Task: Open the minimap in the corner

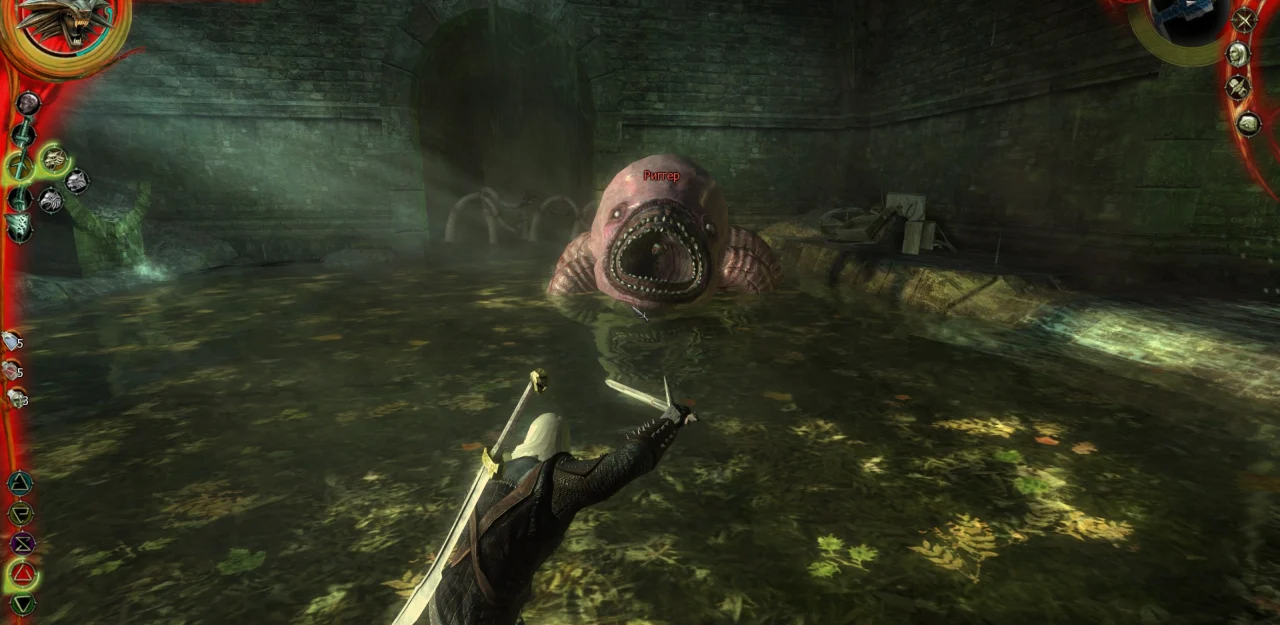Action: [x=1188, y=24]
